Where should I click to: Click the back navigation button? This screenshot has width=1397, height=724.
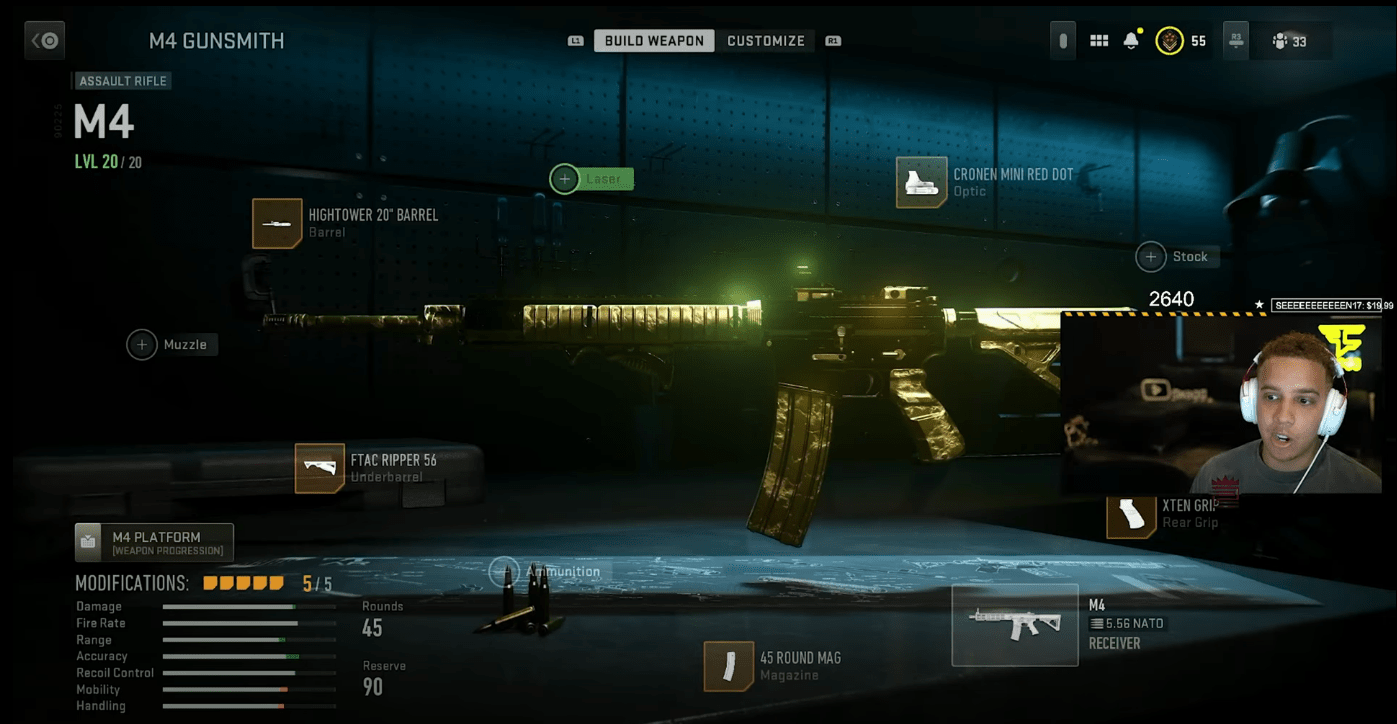(44, 40)
